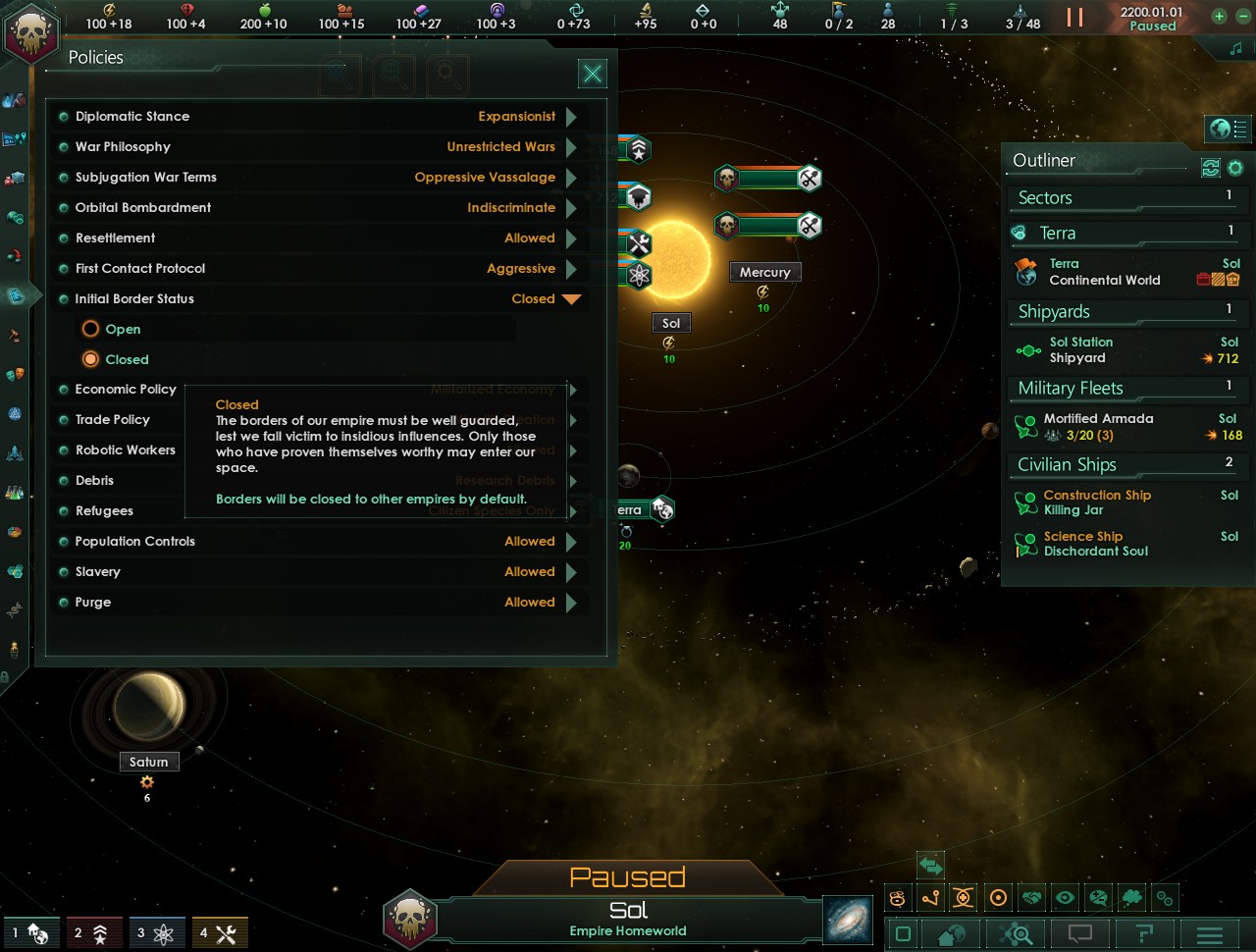Open Outliner settings gear

(1235, 168)
